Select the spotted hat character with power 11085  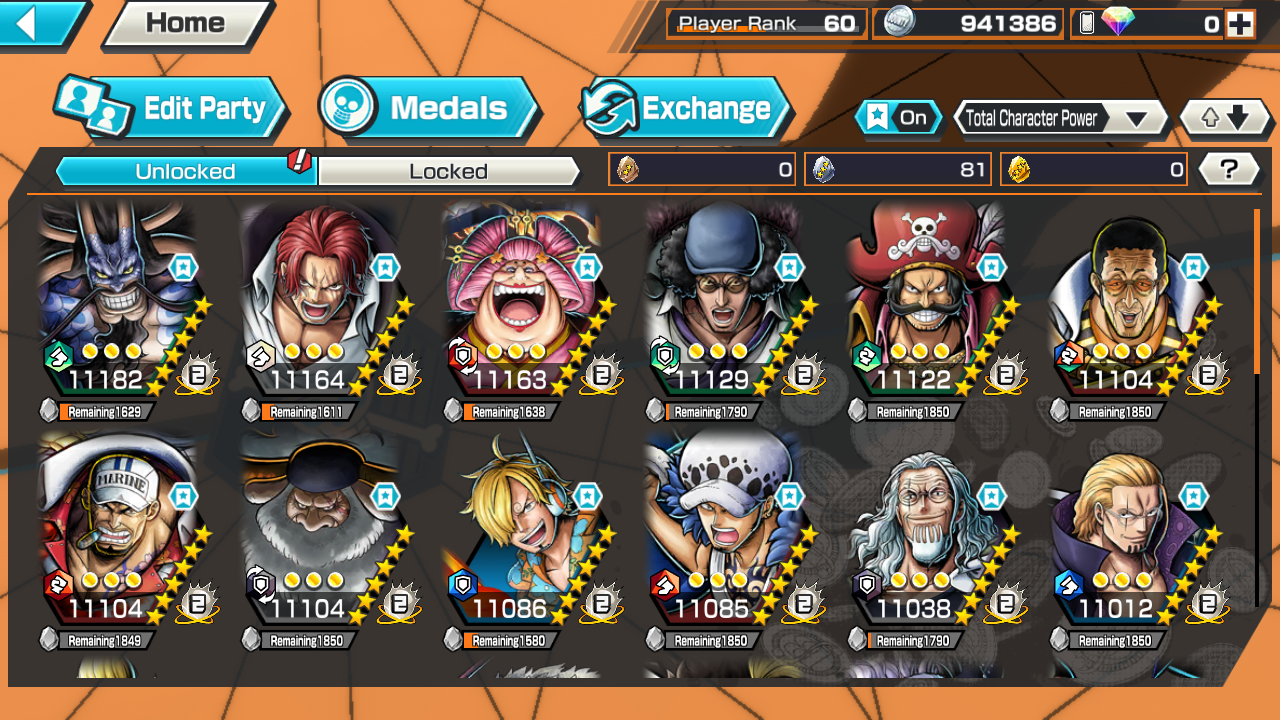(722, 530)
